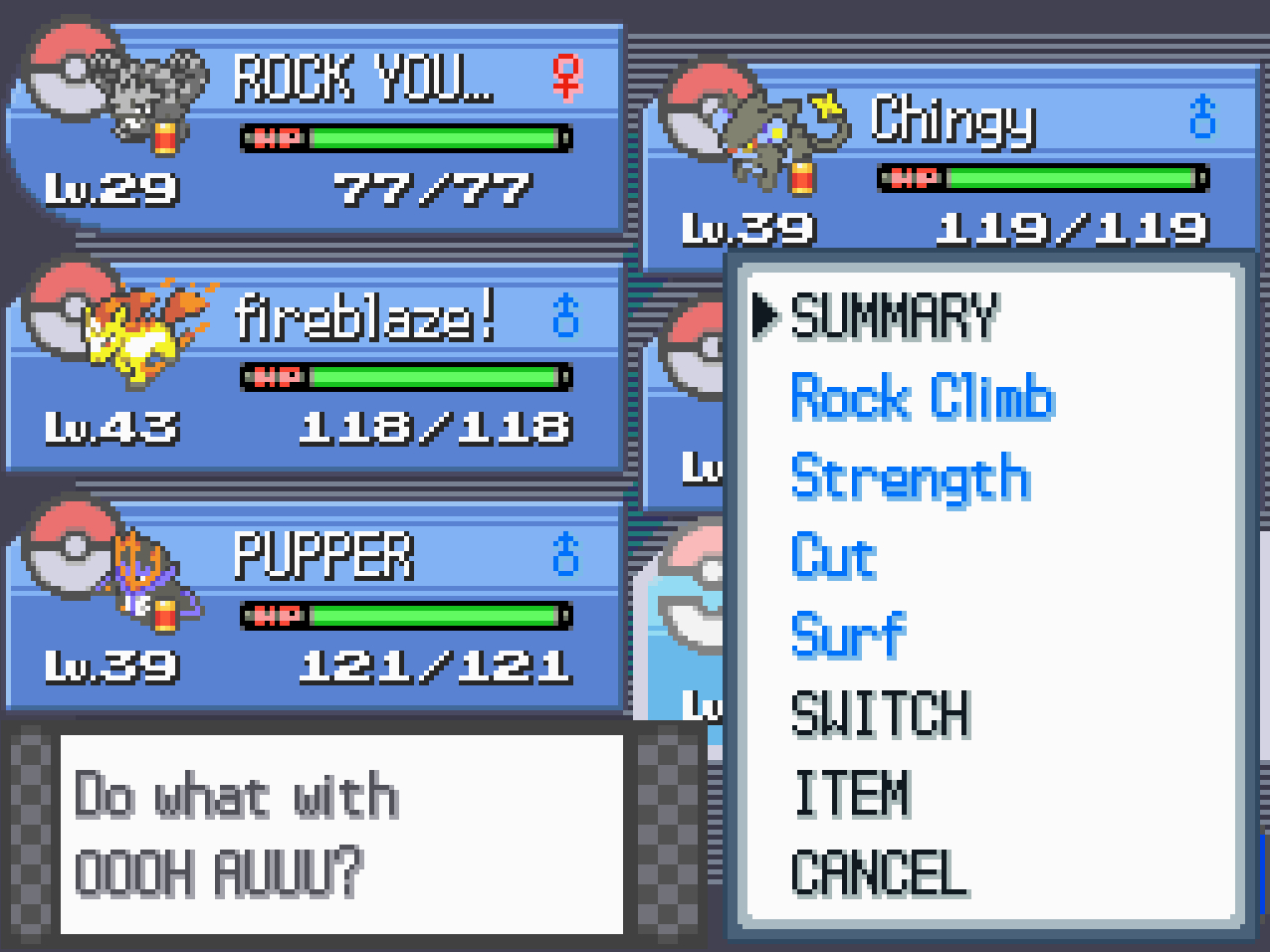Image resolution: width=1270 pixels, height=952 pixels.
Task: Open the ITEM option
Action: coord(851,794)
